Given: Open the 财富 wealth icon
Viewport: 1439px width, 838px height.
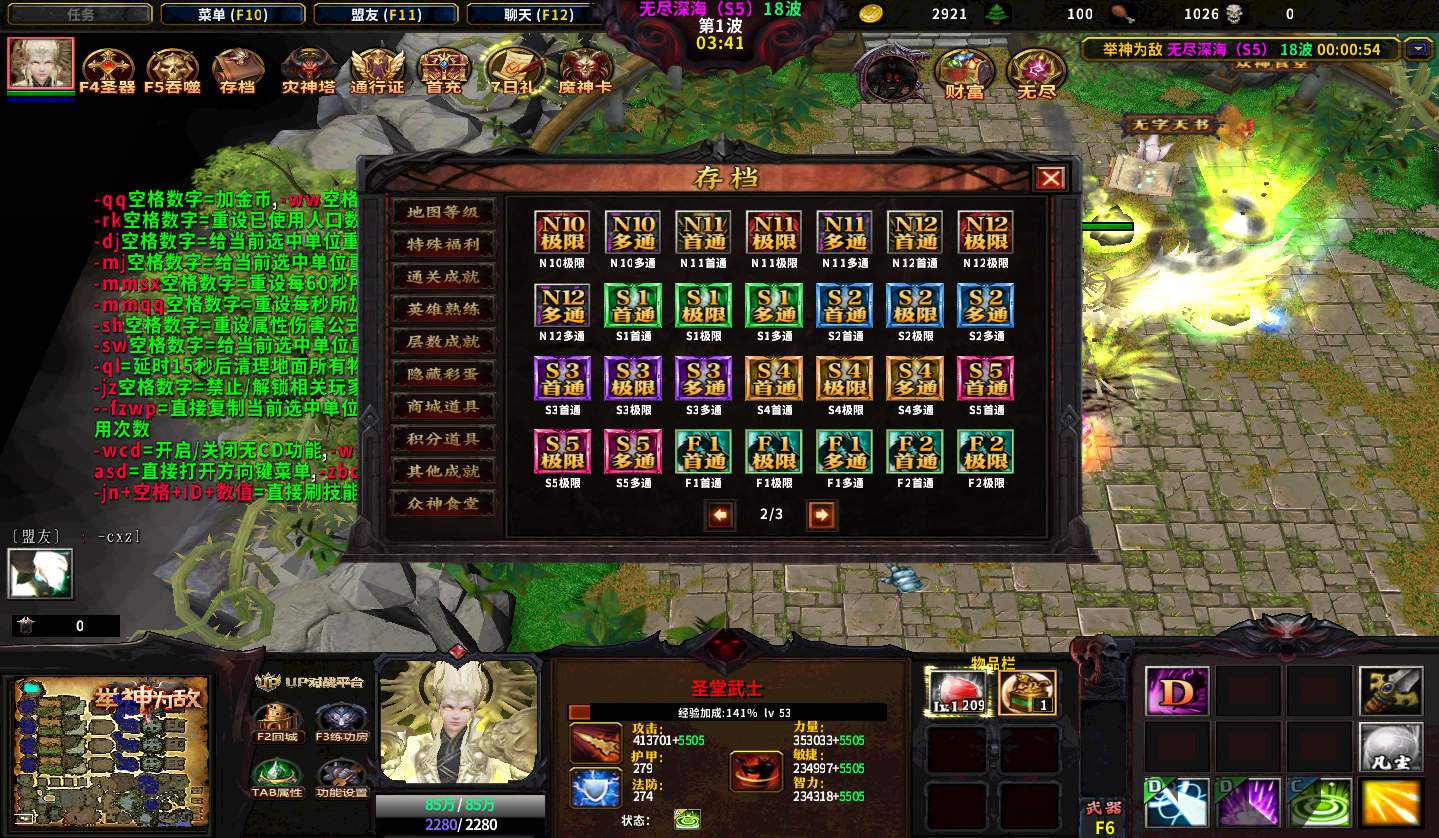Looking at the screenshot, I should pyautogui.click(x=964, y=72).
